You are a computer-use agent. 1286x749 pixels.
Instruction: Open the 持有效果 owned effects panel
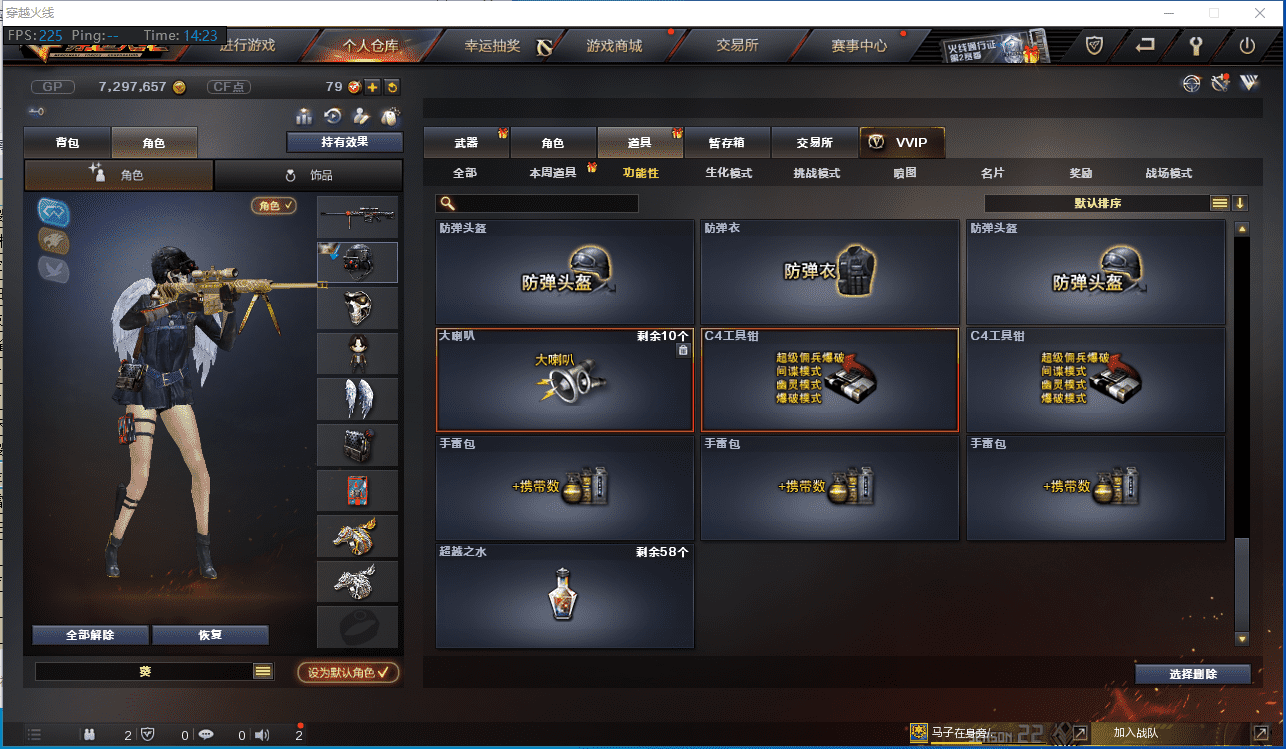(344, 142)
